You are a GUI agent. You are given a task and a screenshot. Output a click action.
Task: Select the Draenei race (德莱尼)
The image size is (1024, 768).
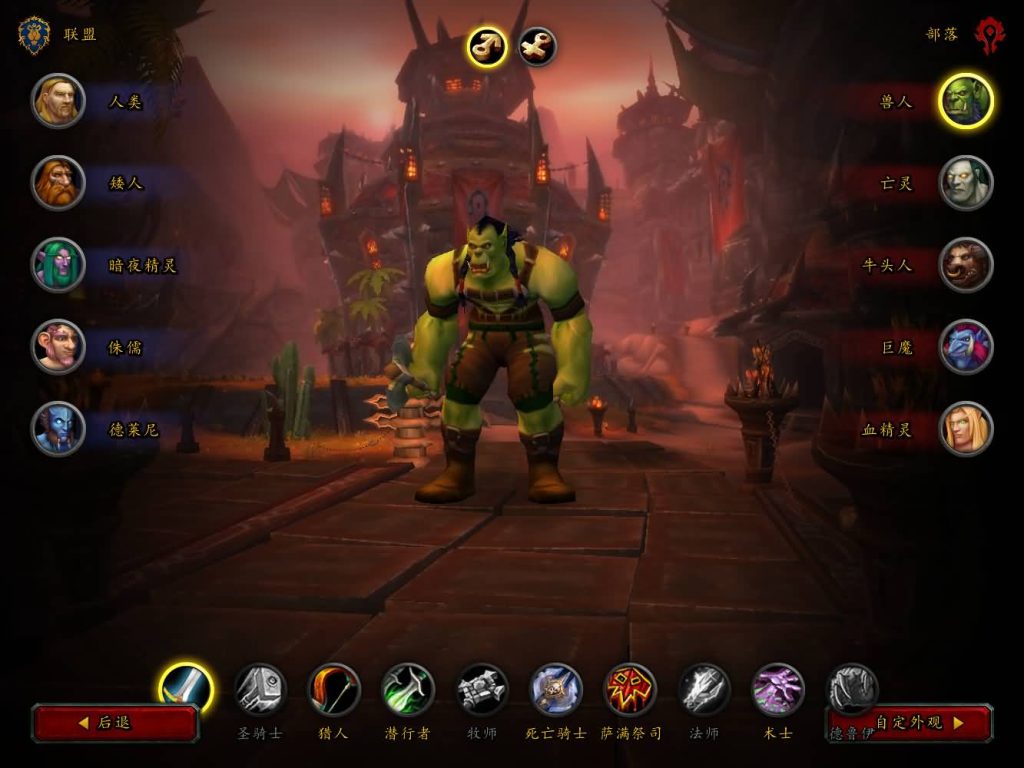58,429
